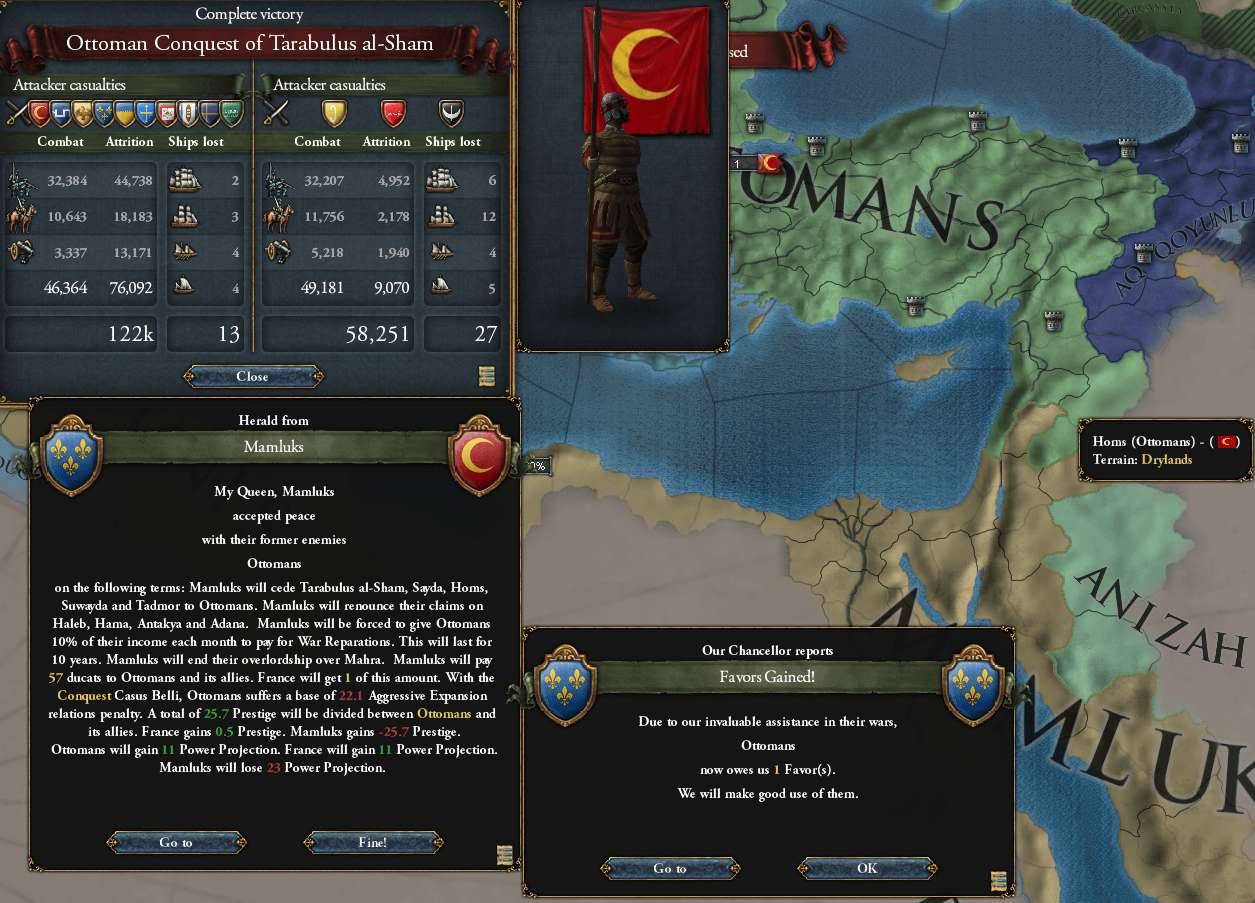Select 'Go to' in the Favors Gained popup
The image size is (1255, 903).
(x=670, y=868)
